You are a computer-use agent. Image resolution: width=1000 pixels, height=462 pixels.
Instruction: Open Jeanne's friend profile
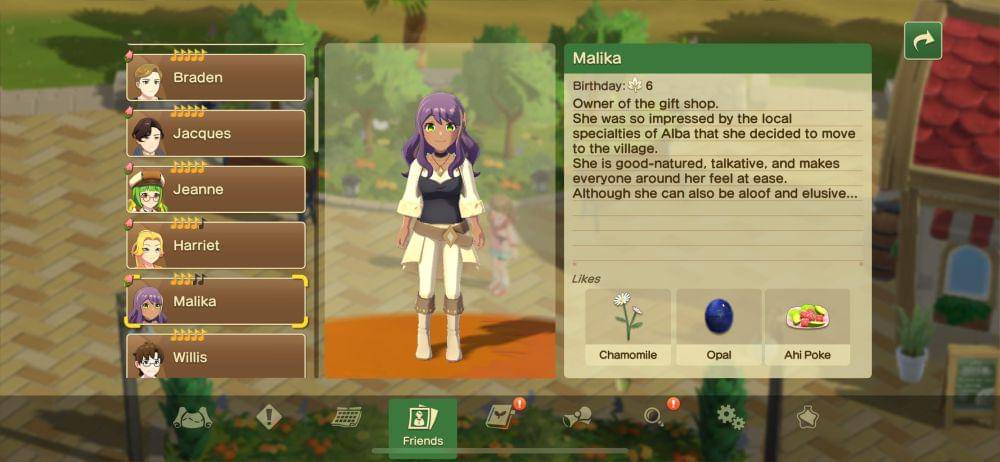coord(216,189)
